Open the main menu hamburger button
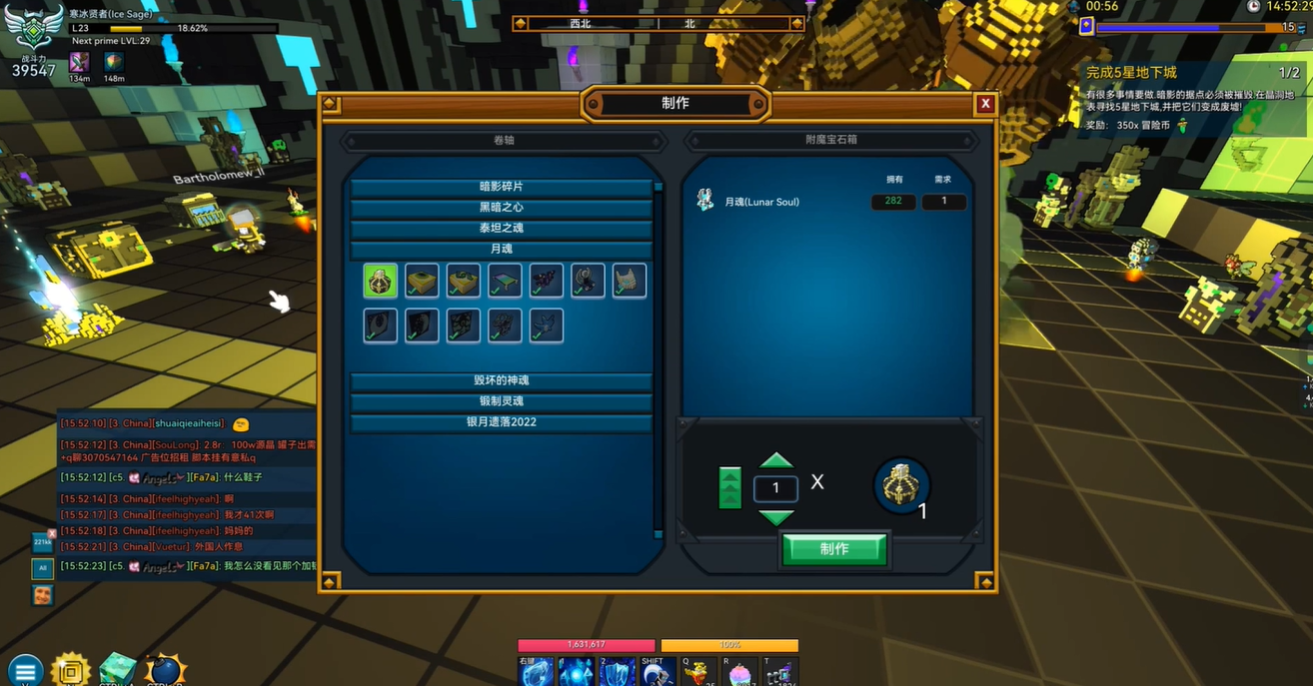The width and height of the screenshot is (1313, 686). pos(25,671)
